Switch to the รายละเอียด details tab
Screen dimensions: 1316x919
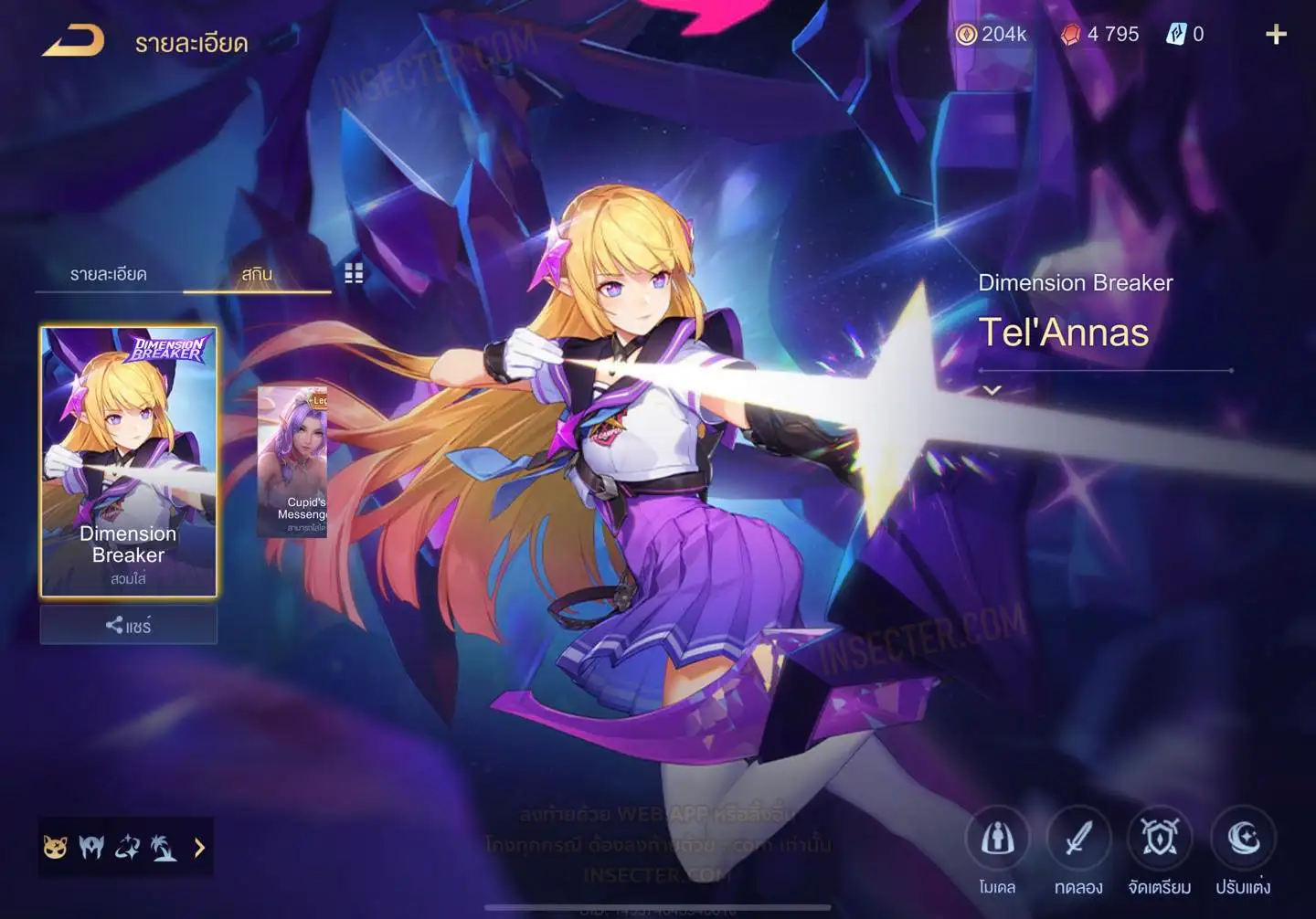point(109,274)
